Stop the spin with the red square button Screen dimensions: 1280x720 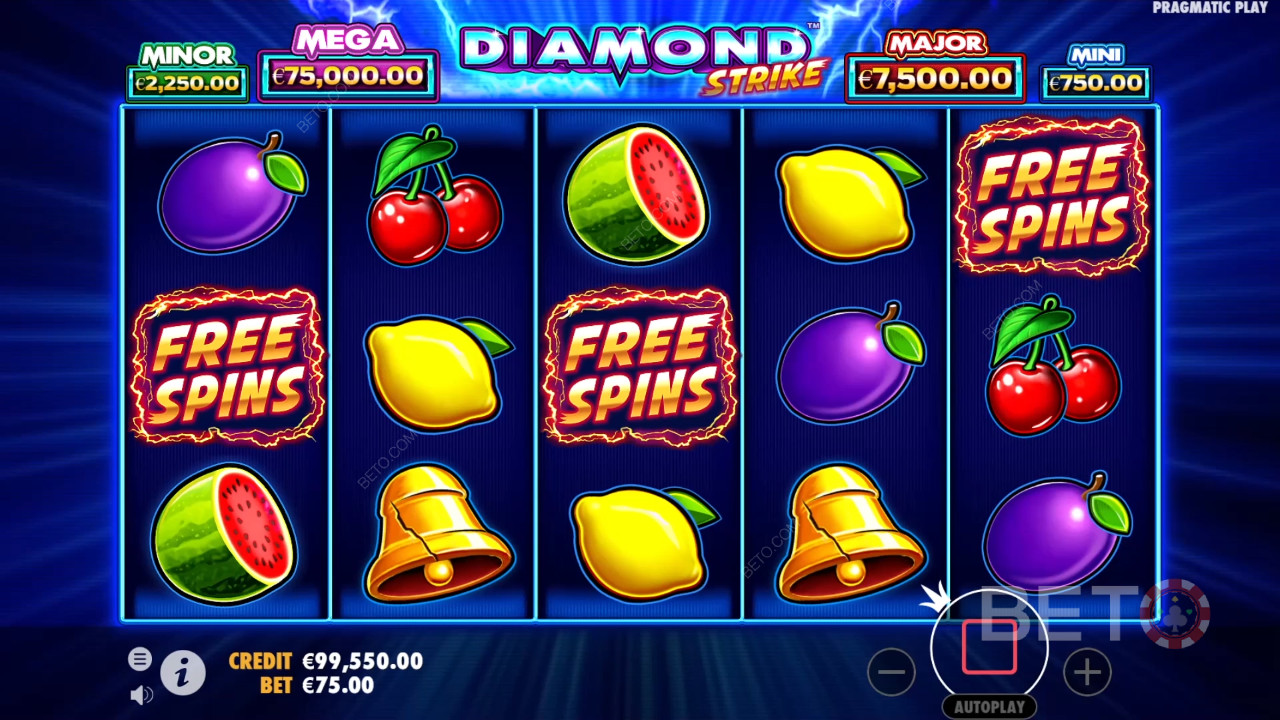pyautogui.click(x=989, y=647)
